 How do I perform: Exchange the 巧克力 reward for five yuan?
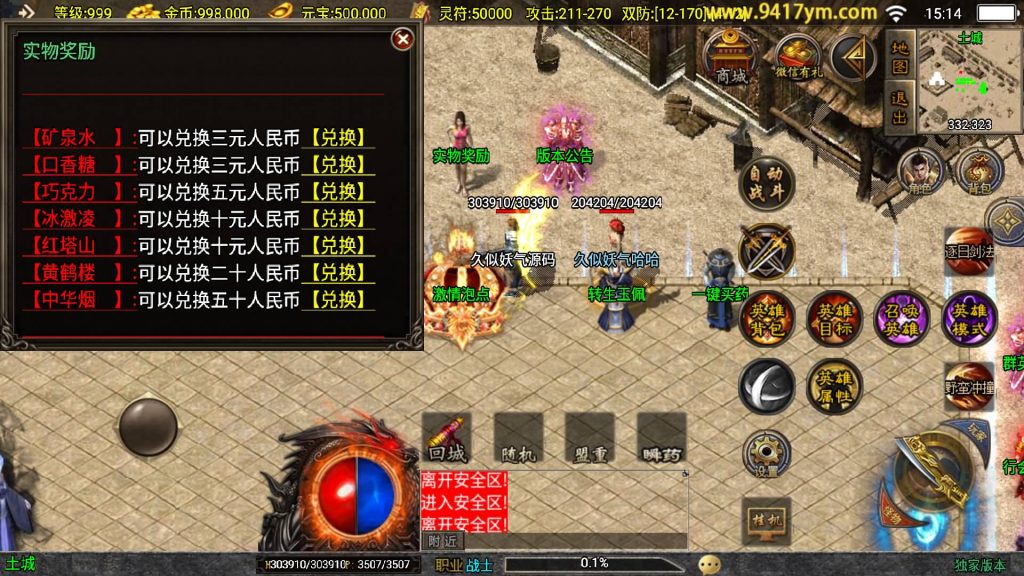tap(337, 192)
